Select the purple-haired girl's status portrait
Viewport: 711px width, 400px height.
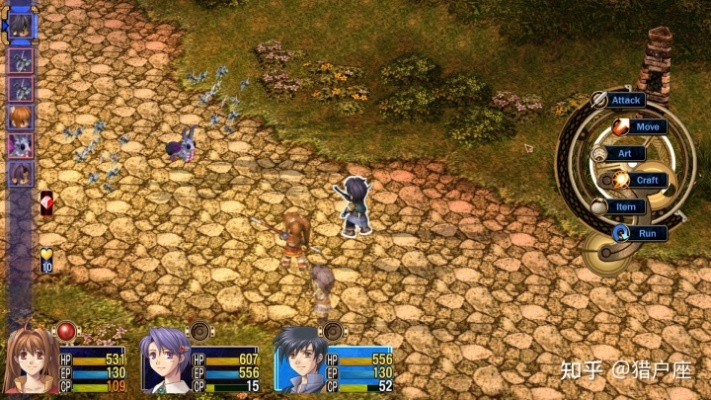(163, 361)
